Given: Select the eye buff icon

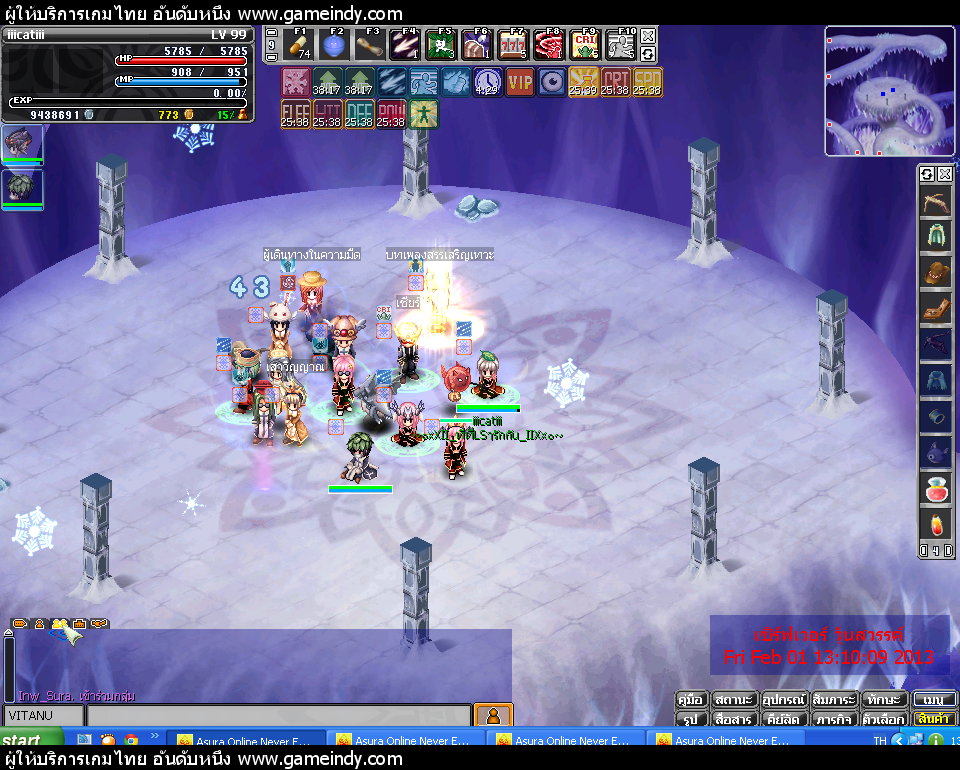Looking at the screenshot, I should pos(552,82).
